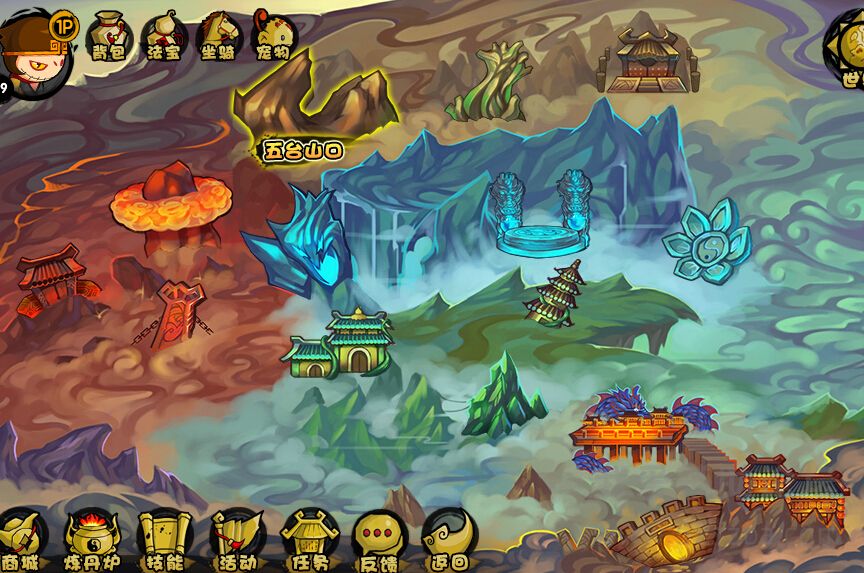Open the 法宝 magic treasure menu
864x573 pixels.
coord(163,37)
